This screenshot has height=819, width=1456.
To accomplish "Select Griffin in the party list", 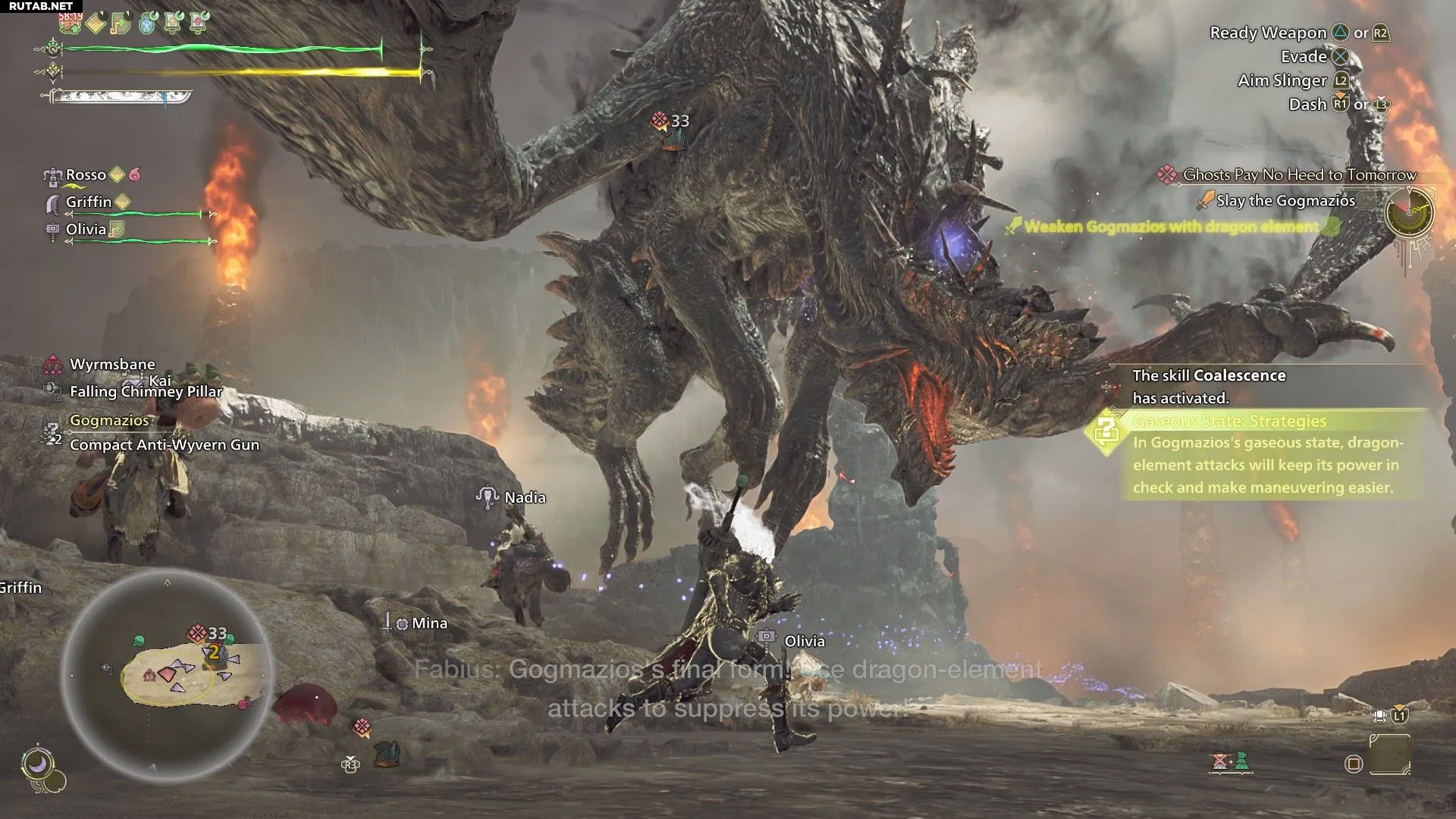I will coord(88,202).
